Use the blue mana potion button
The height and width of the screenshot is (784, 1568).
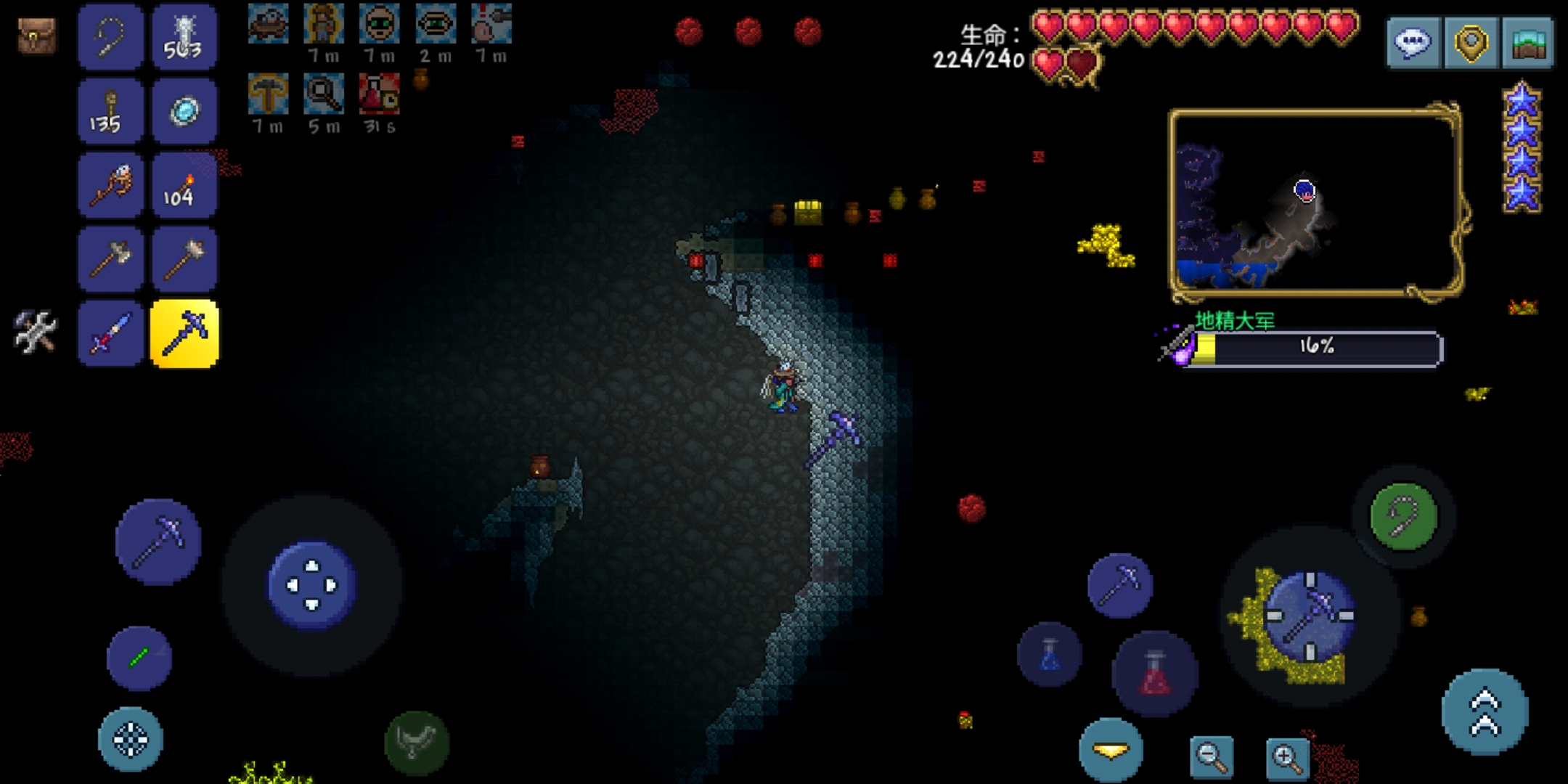[x=1050, y=655]
